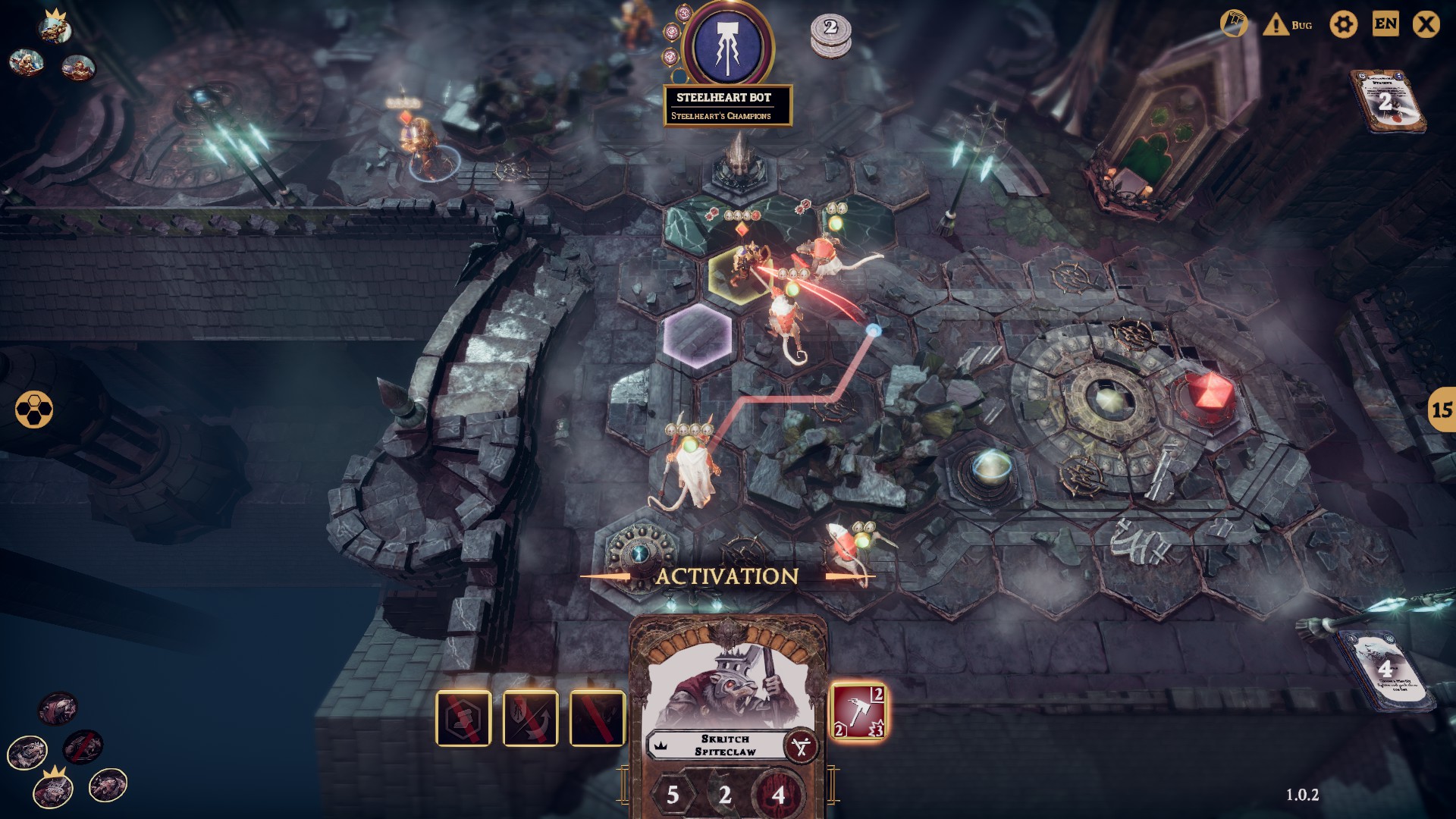Select the crossed-out skaven fighter portrait

83,747
